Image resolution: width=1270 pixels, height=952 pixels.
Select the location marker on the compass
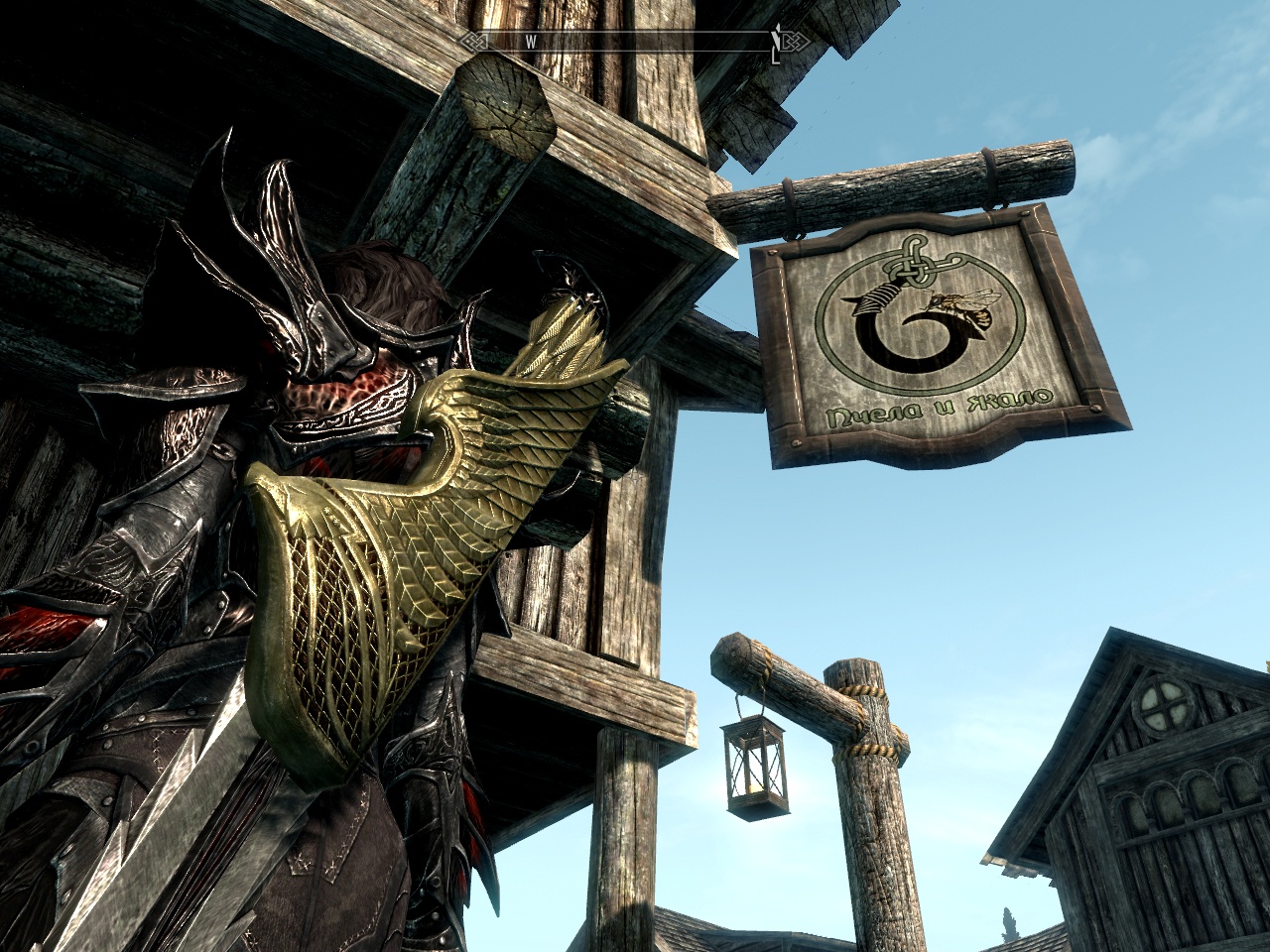(776, 42)
